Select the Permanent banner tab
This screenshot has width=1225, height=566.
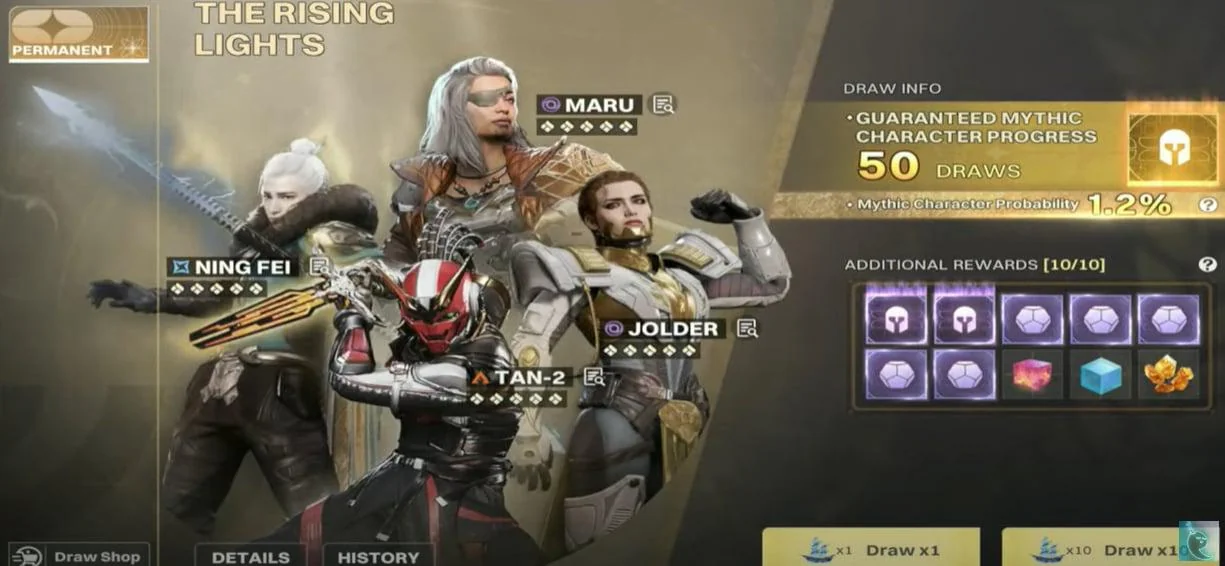click(x=78, y=33)
